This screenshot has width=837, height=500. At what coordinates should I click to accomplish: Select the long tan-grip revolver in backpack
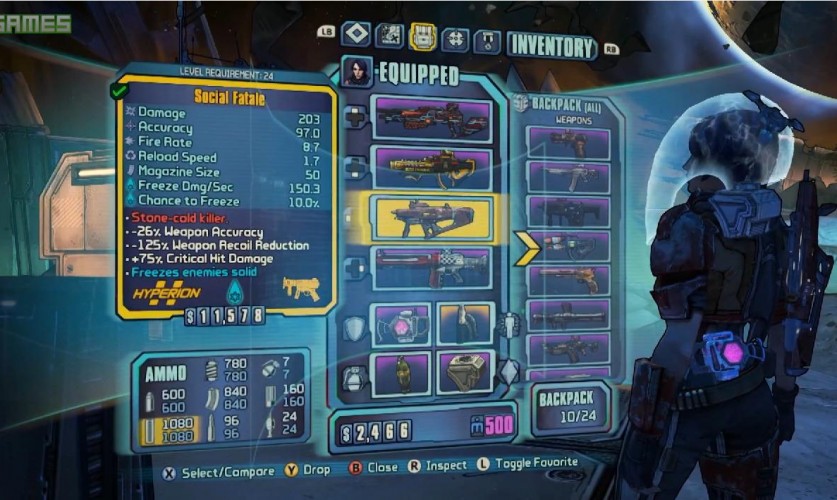point(568,280)
